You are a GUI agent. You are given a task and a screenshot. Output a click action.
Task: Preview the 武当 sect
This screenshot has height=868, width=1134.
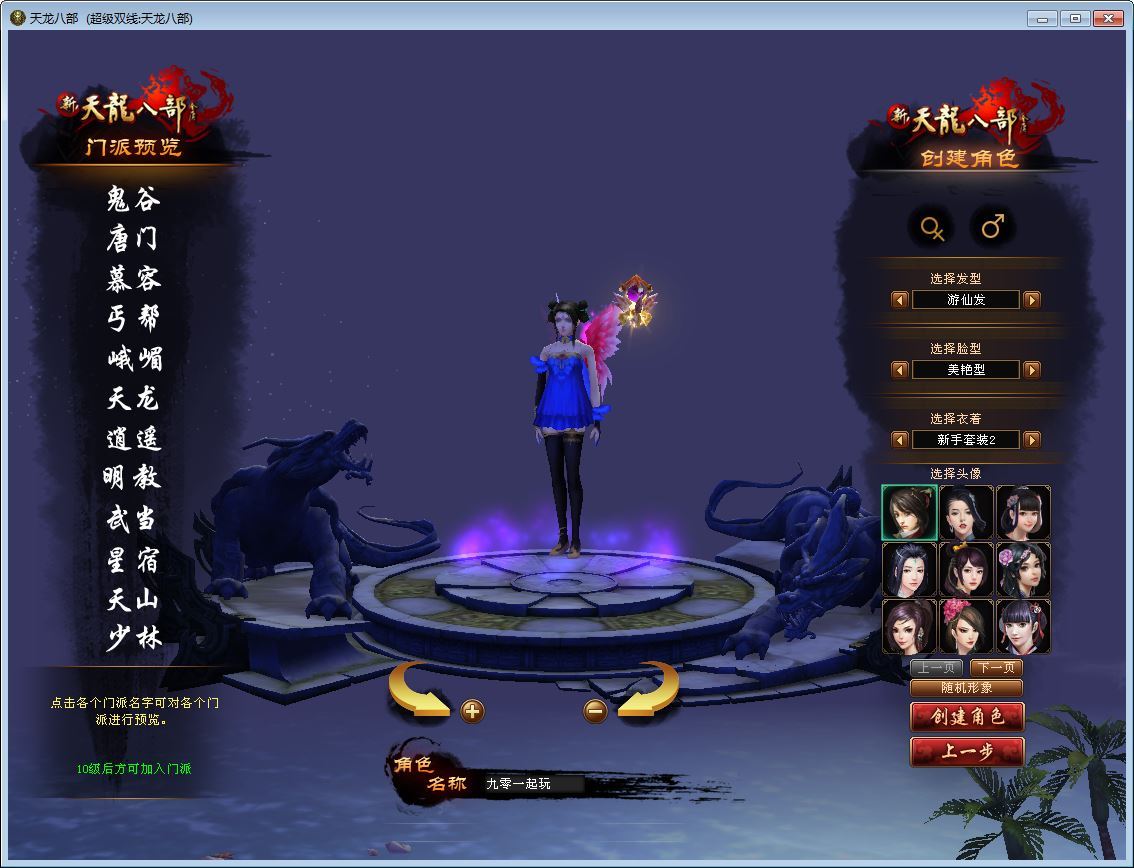(x=133, y=519)
